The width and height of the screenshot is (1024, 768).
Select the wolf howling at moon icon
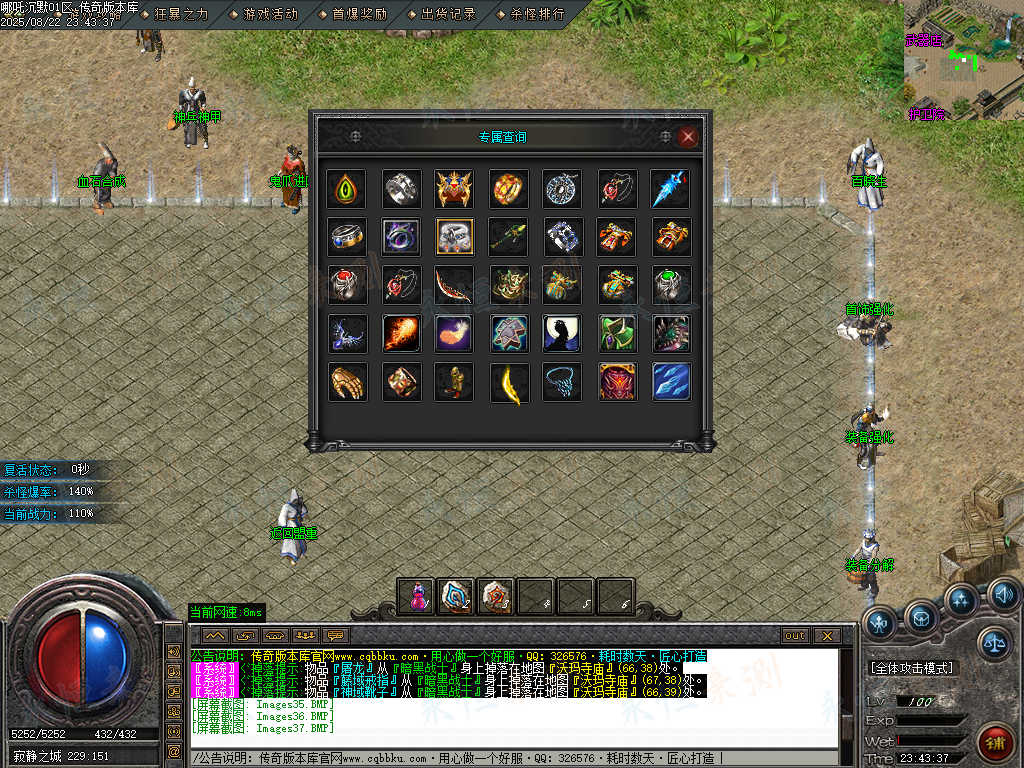(563, 333)
